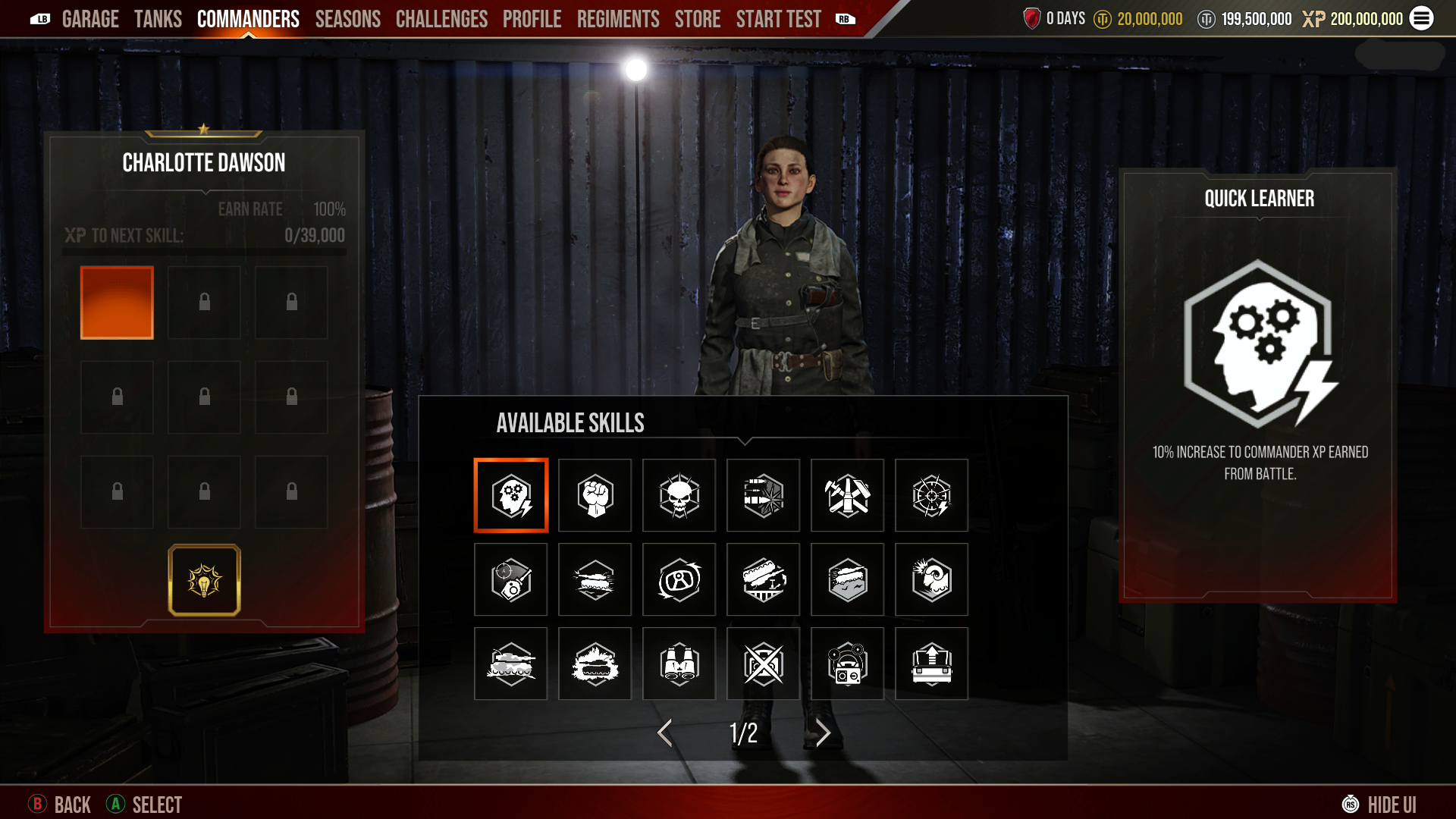Navigate to the SEASONS tab
Image resolution: width=1456 pixels, height=819 pixels.
tap(348, 19)
